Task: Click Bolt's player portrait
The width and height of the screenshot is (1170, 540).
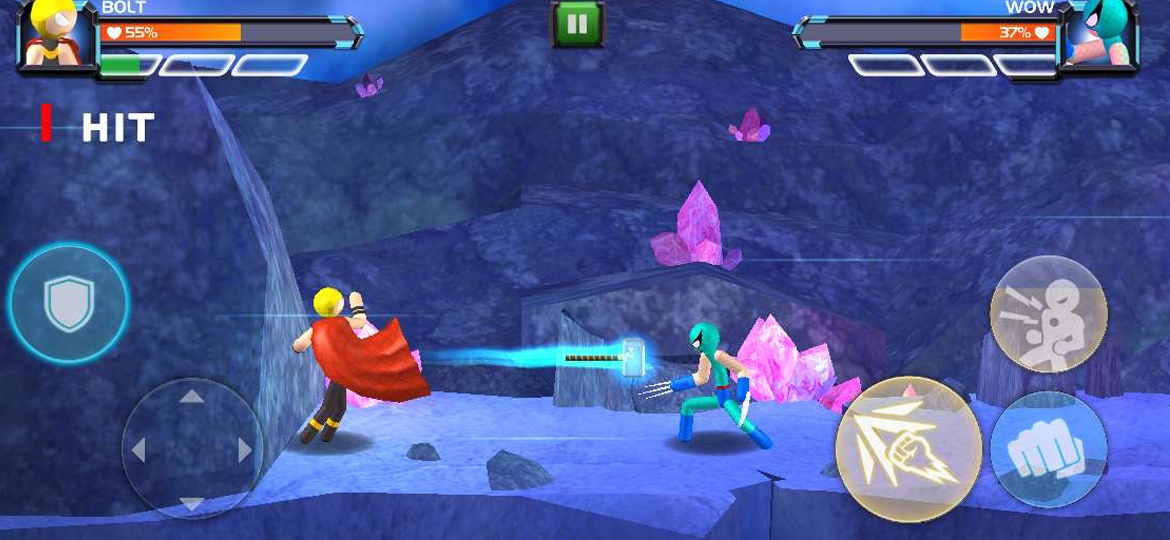Action: coord(55,35)
